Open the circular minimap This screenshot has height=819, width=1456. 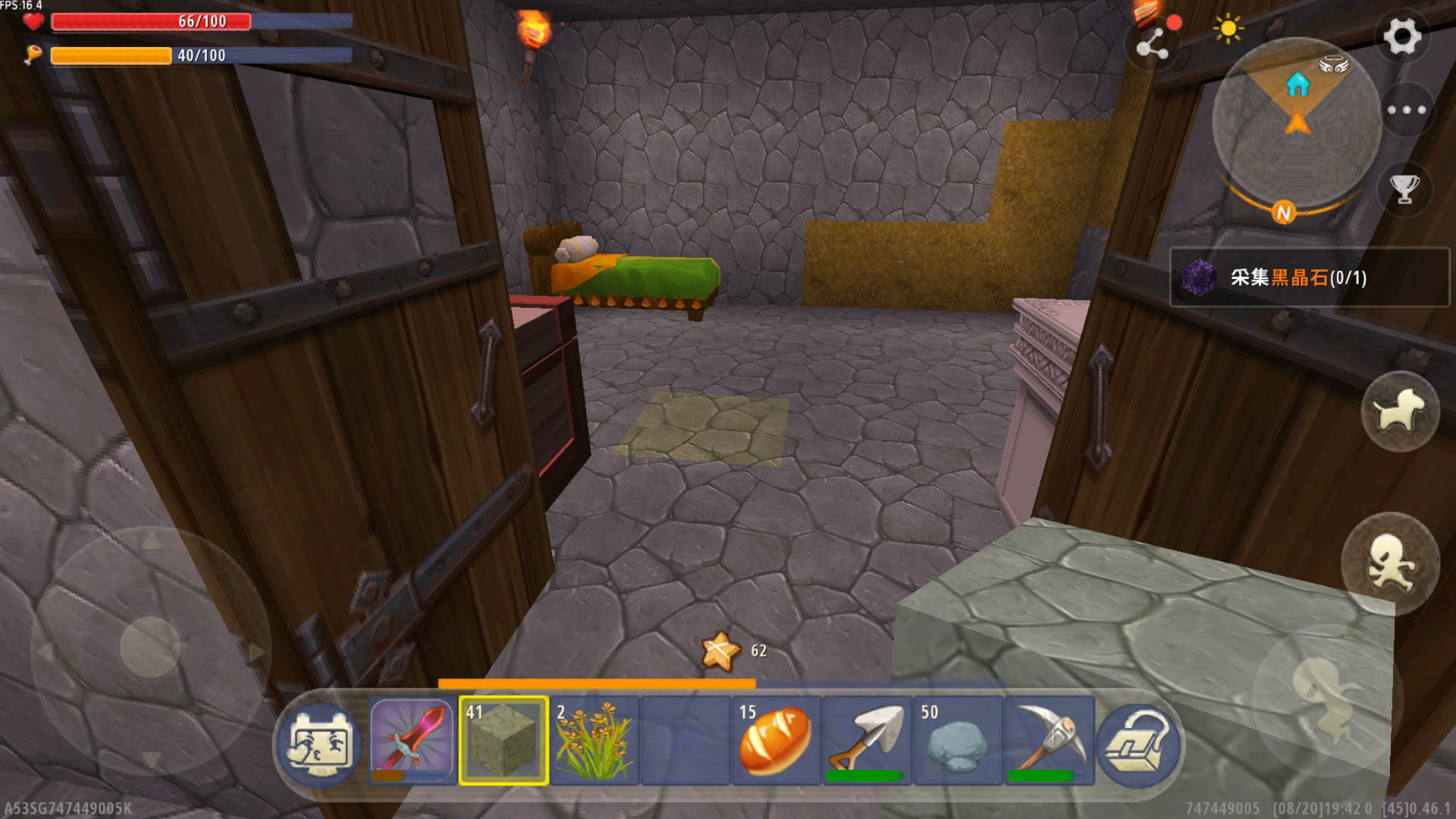pyautogui.click(x=1296, y=123)
